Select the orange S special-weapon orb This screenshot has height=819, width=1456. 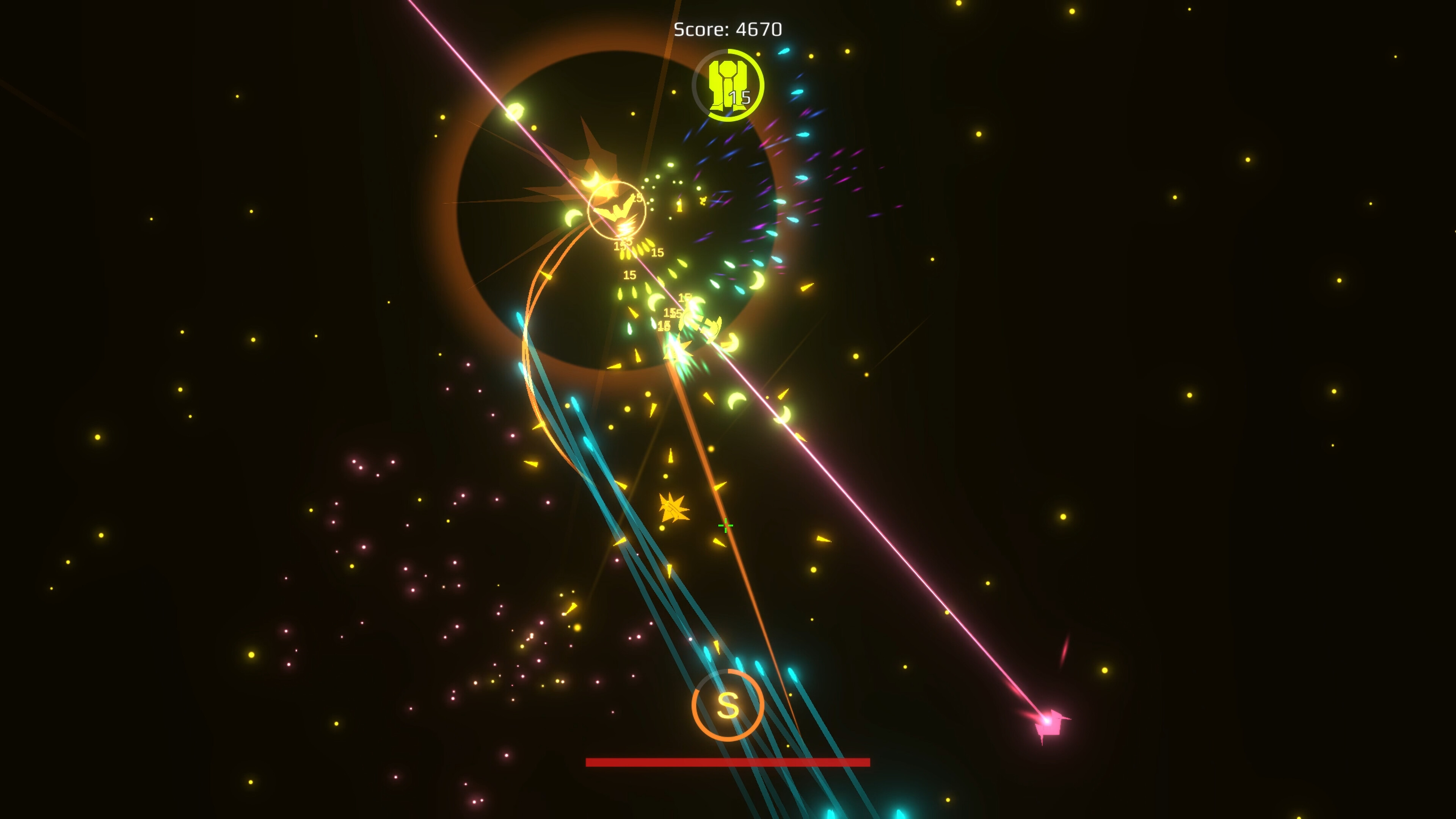(729, 705)
